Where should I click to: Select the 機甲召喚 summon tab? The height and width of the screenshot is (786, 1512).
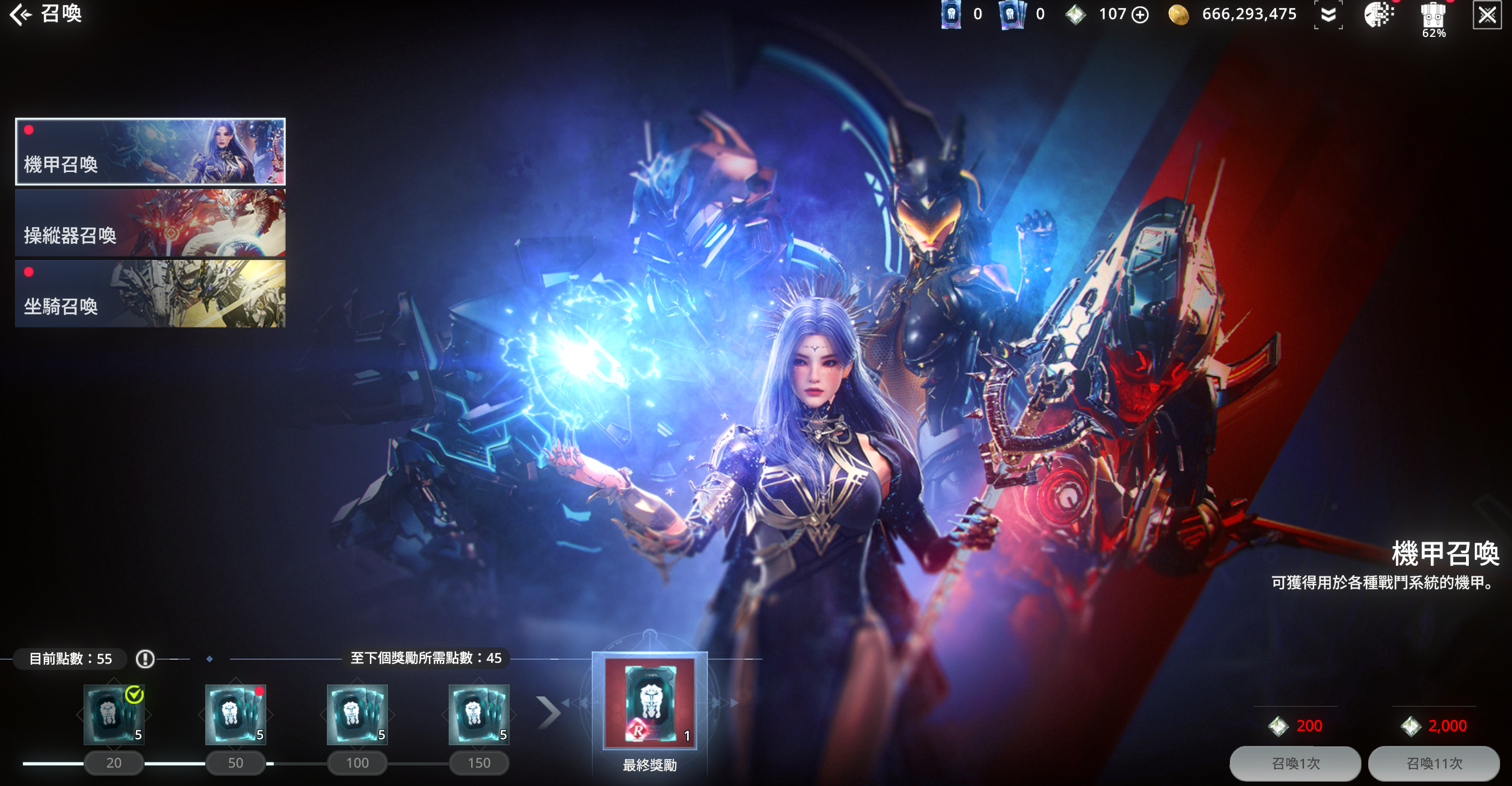[150, 151]
